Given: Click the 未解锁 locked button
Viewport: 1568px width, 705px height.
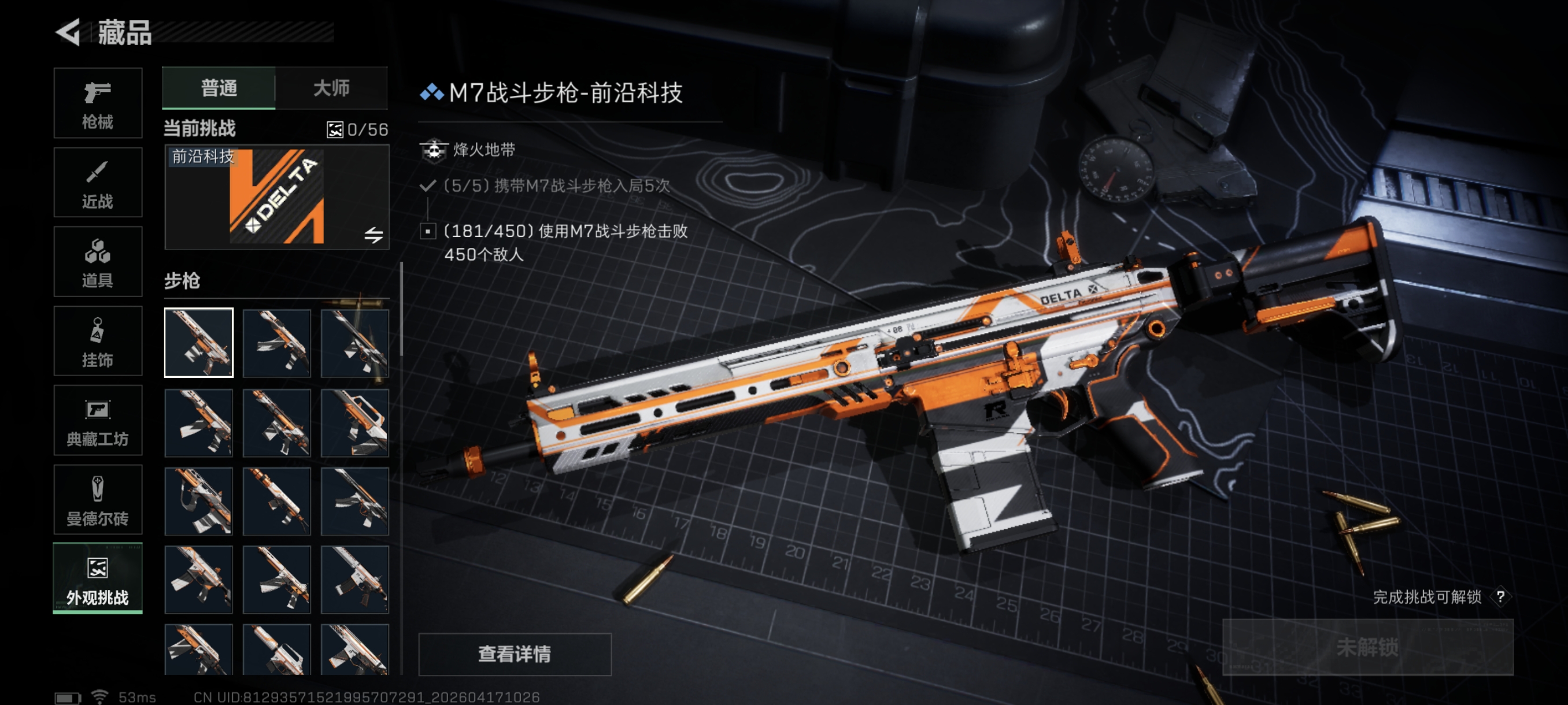Looking at the screenshot, I should click(x=1367, y=647).
